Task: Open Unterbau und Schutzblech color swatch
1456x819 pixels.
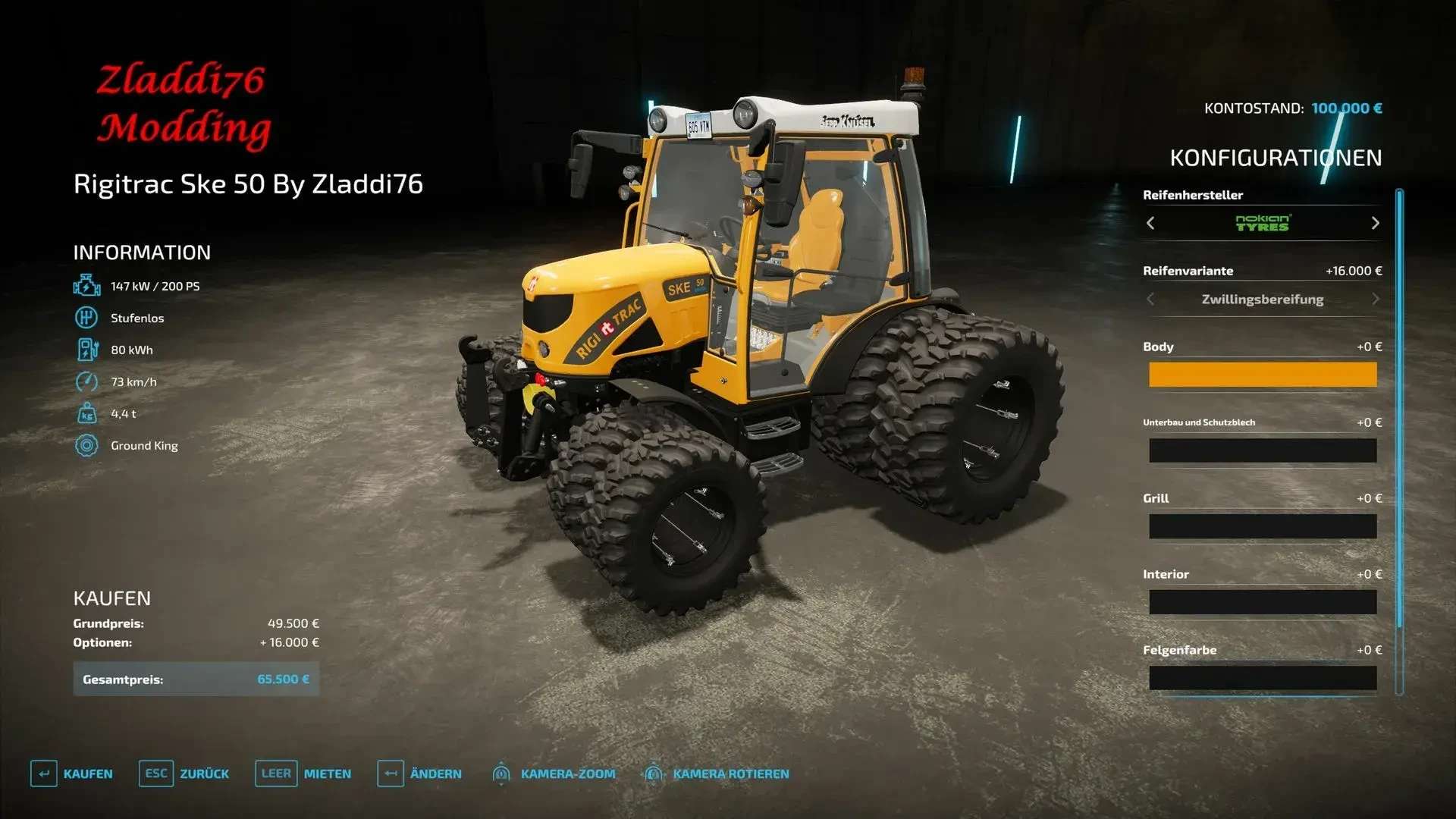Action: (1262, 450)
